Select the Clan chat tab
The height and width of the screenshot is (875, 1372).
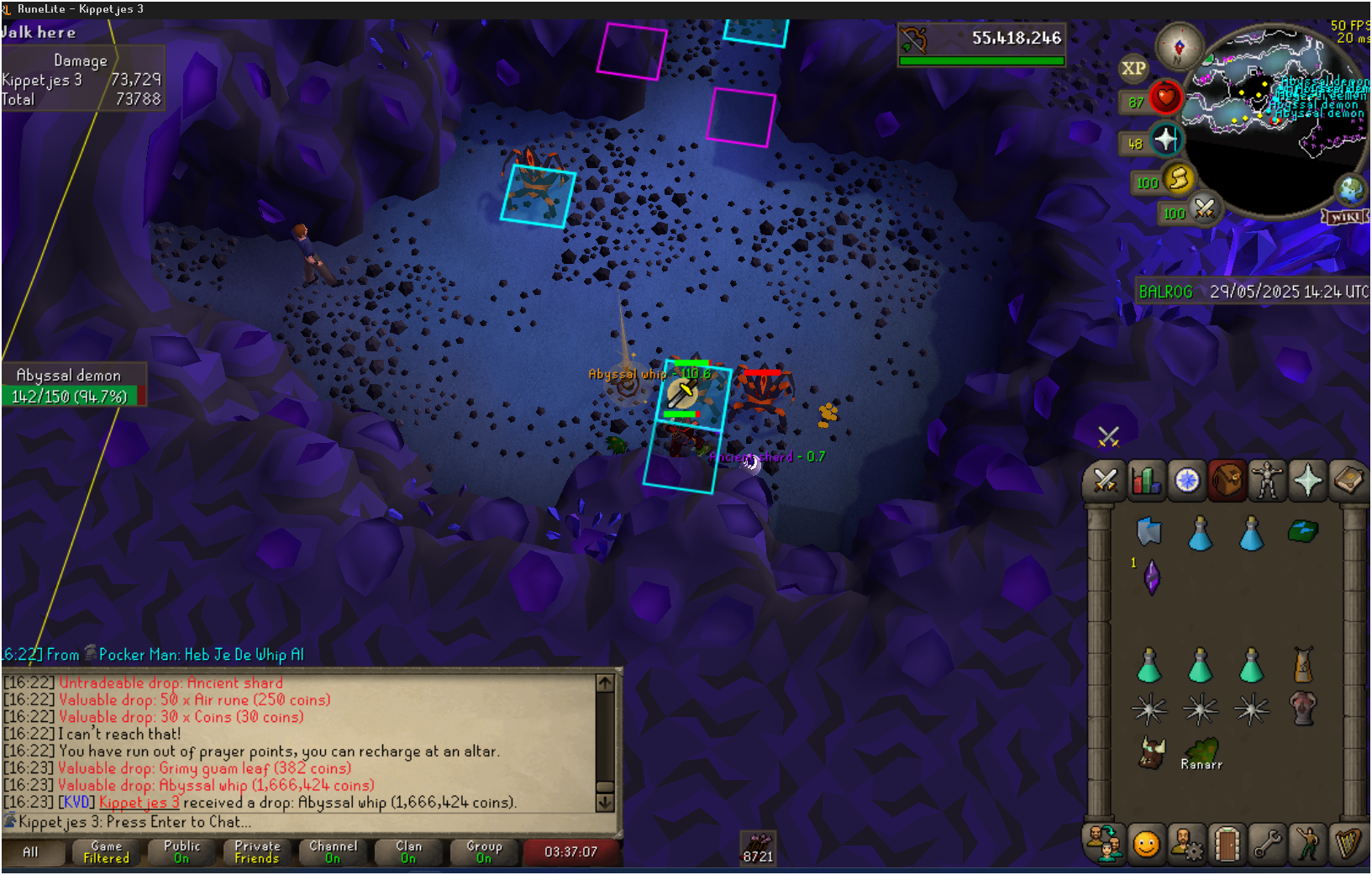[x=408, y=852]
